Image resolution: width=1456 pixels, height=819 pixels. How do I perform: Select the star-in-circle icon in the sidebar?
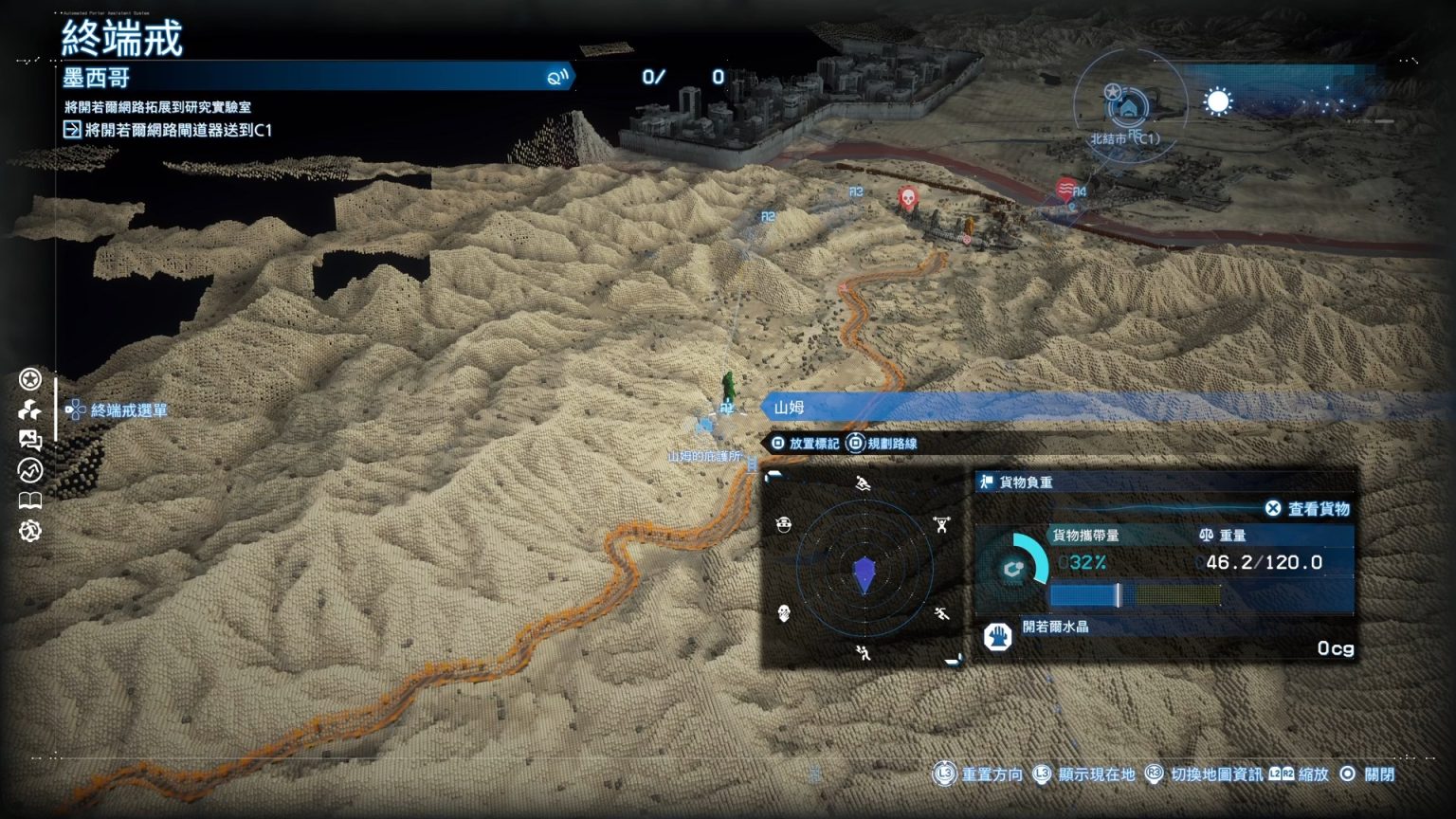click(30, 379)
